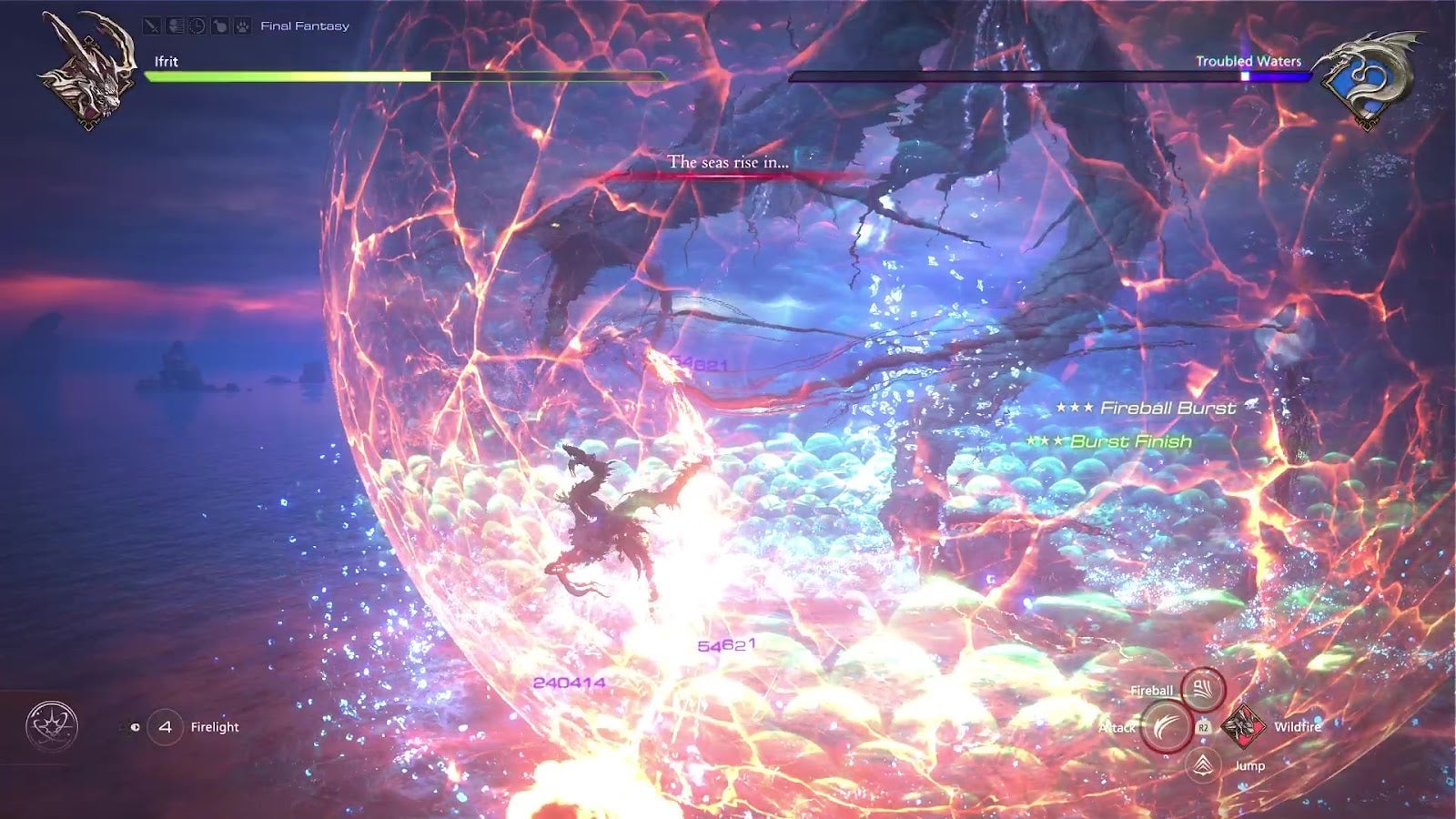1456x819 pixels.
Task: Click the small eye toggle beside Firelight
Action: coord(136,727)
